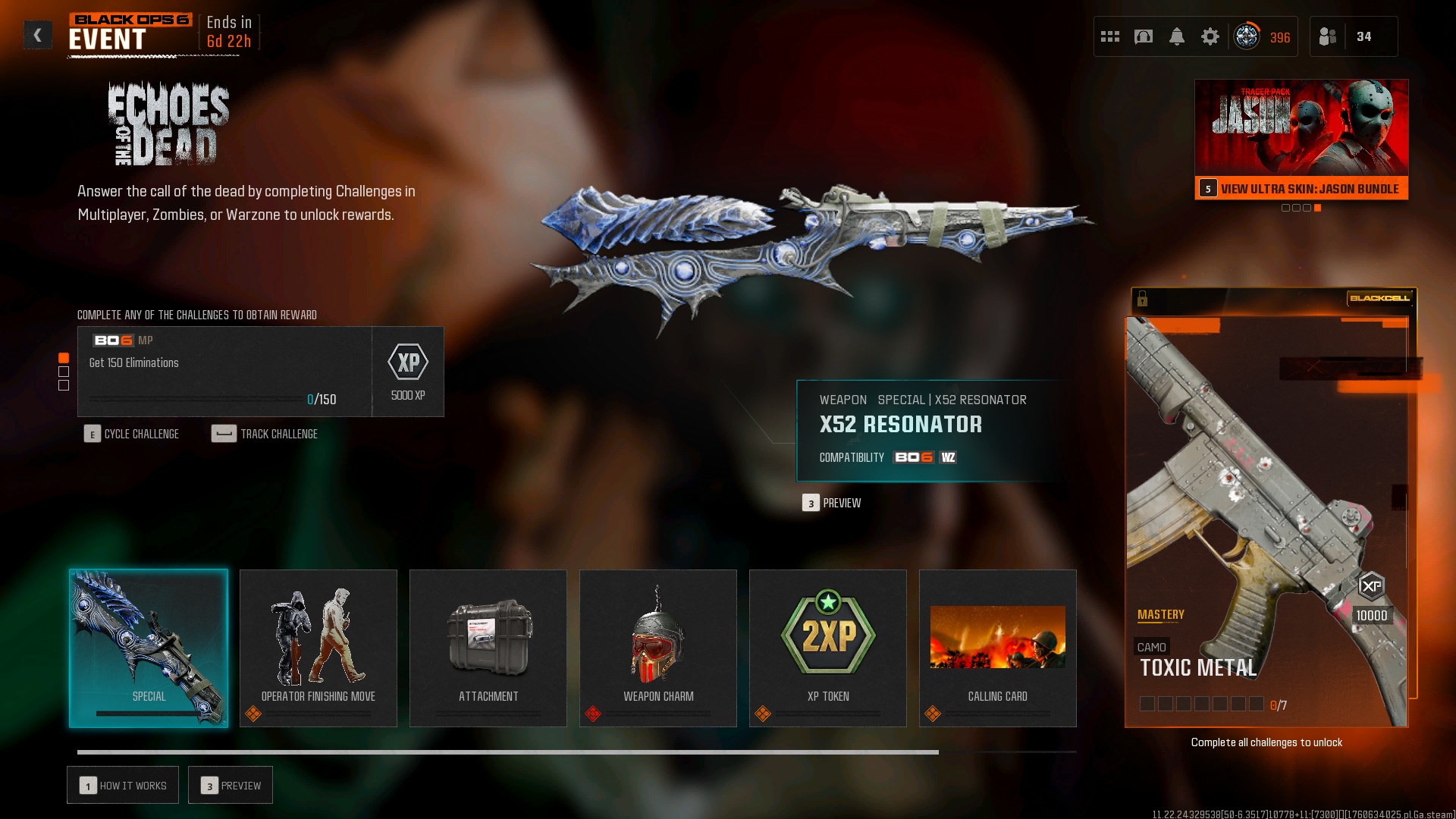Select the Operator Finishing Move reward
The image size is (1456, 819).
(318, 648)
